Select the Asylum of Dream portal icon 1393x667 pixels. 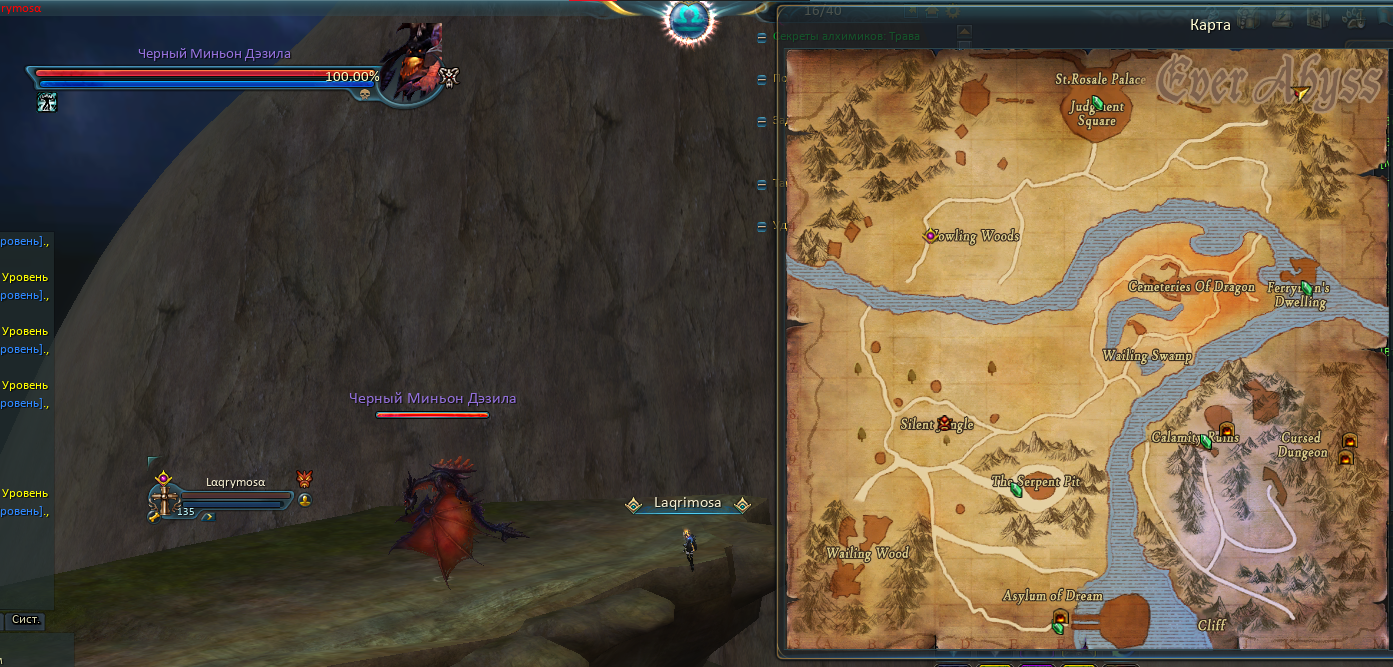click(x=1060, y=616)
